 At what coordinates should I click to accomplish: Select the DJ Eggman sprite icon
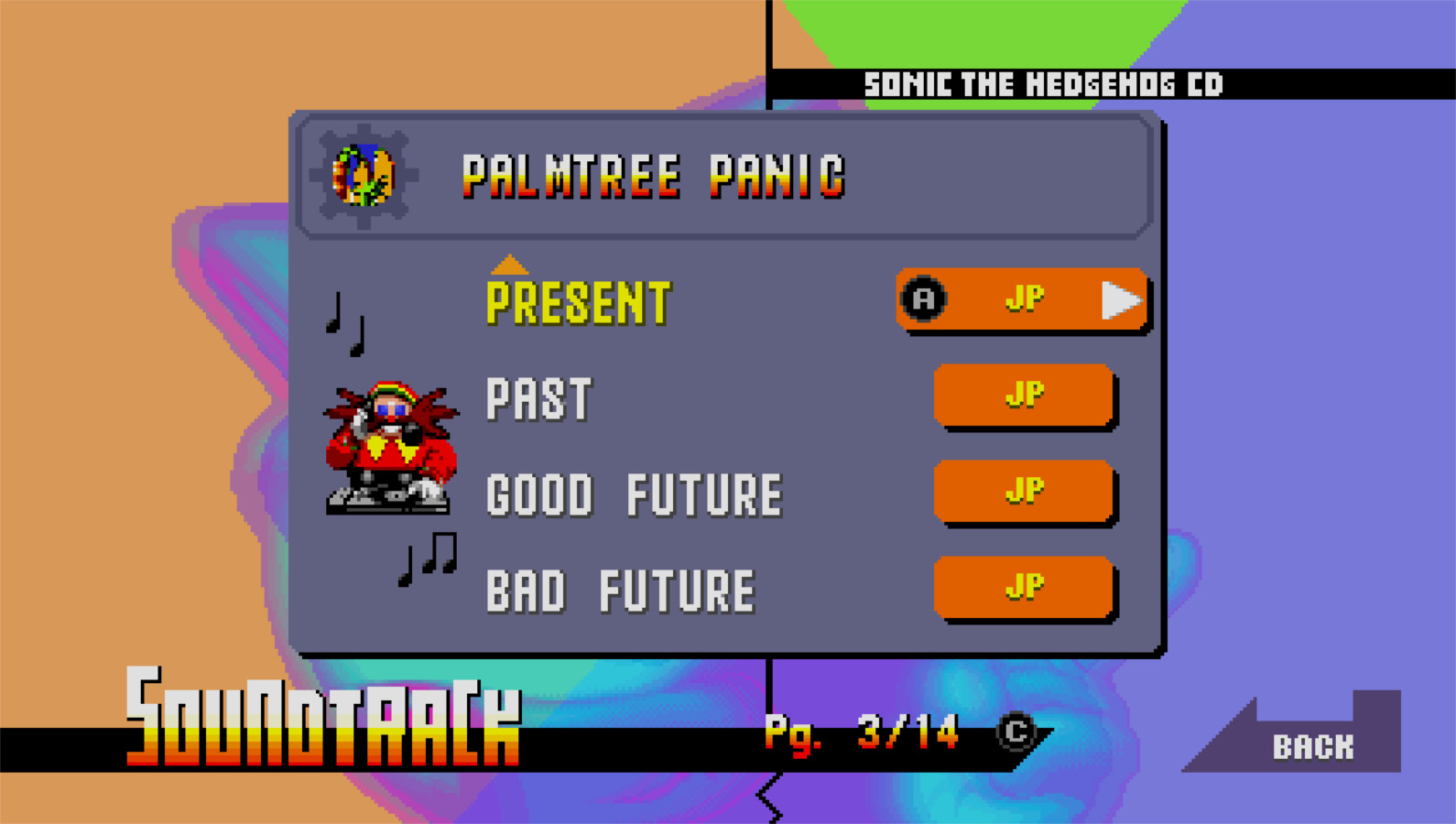(x=388, y=449)
